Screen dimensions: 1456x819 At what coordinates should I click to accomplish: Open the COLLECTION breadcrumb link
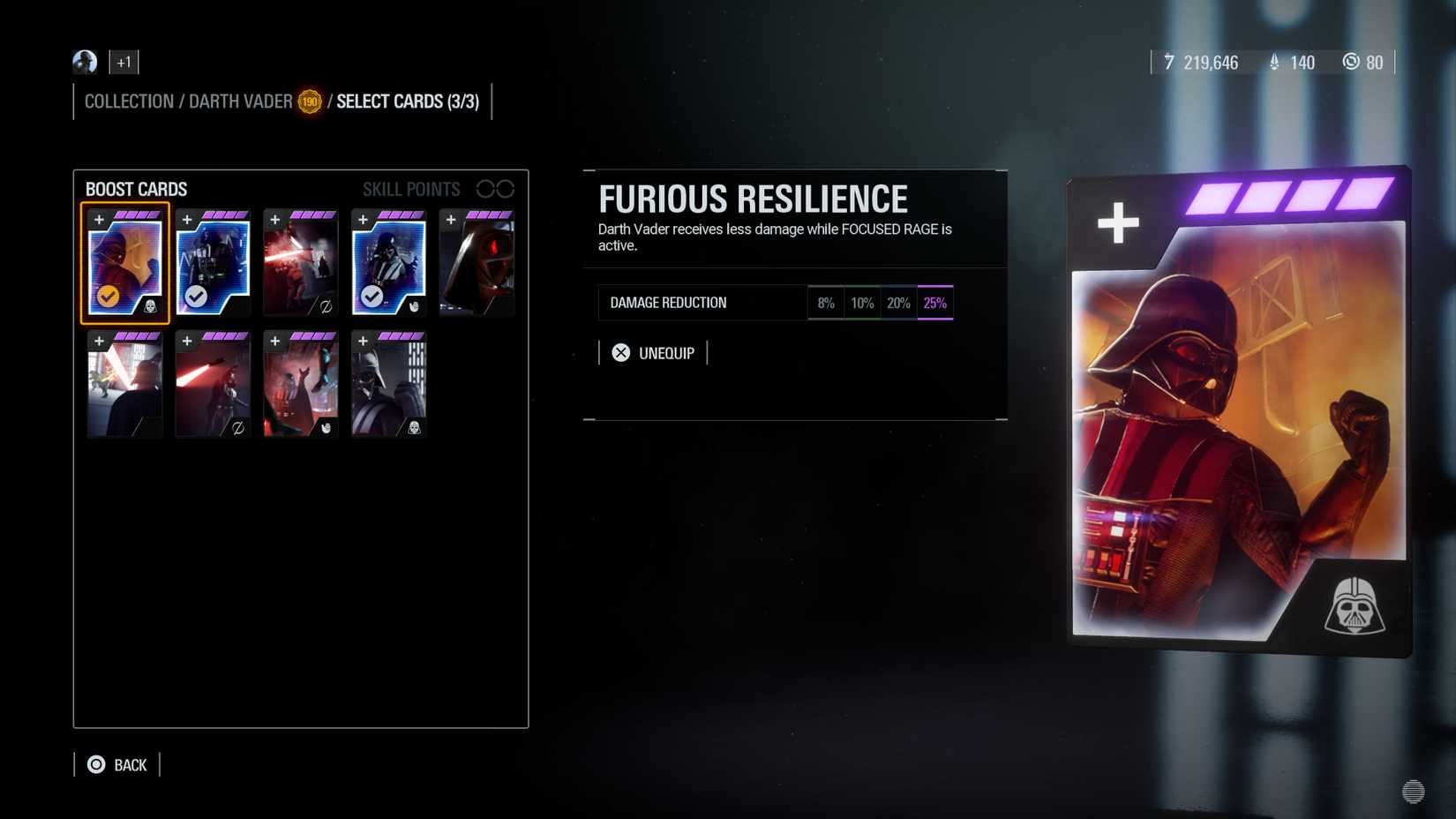[x=129, y=101]
